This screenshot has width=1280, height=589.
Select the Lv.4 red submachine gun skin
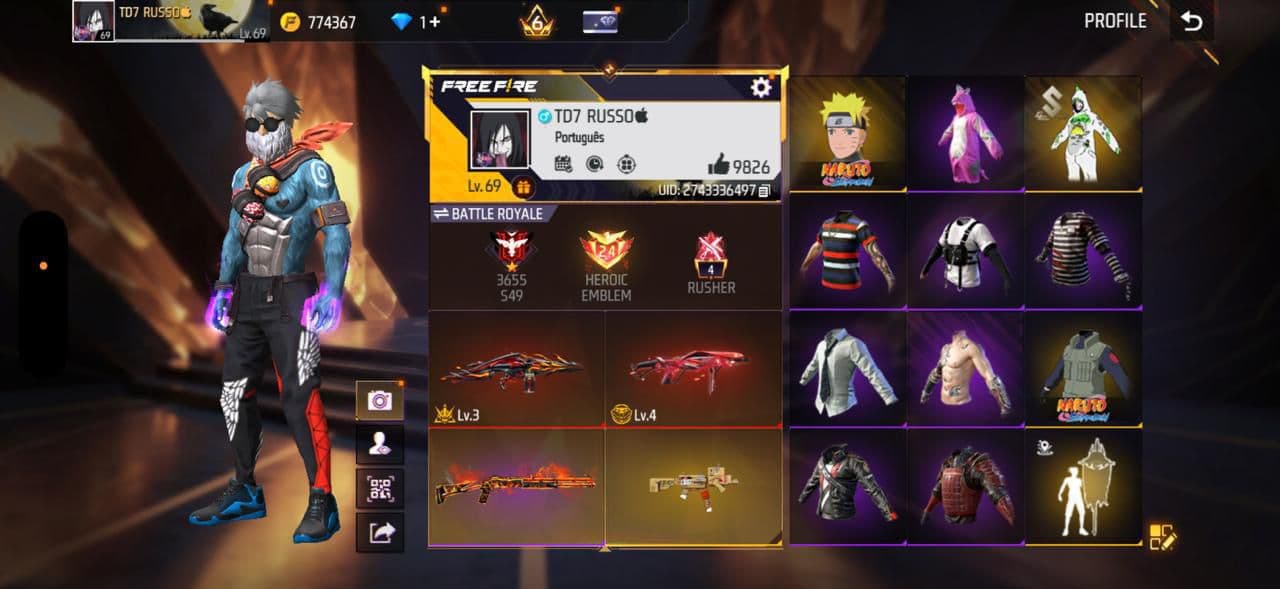[692, 369]
